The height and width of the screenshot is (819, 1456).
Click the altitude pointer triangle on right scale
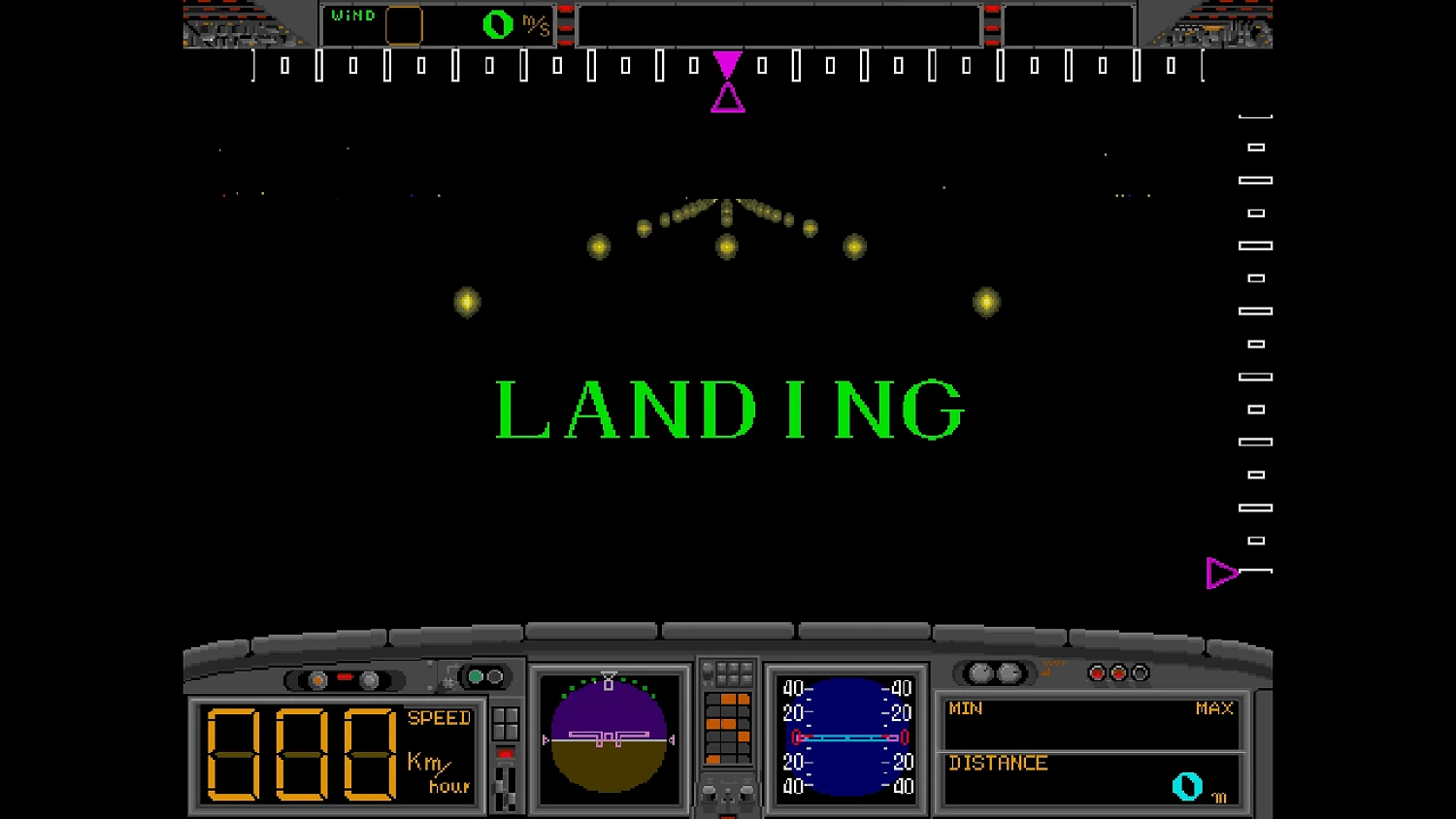point(1220,573)
